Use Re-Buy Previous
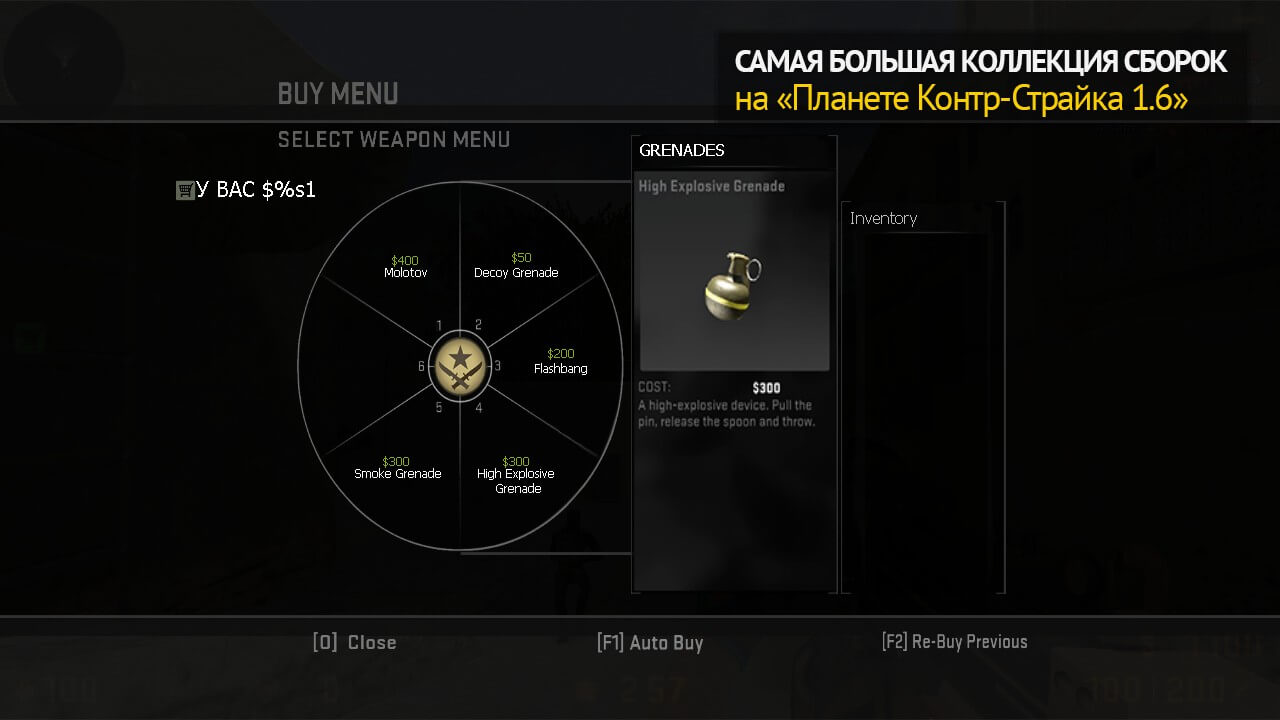 click(954, 642)
